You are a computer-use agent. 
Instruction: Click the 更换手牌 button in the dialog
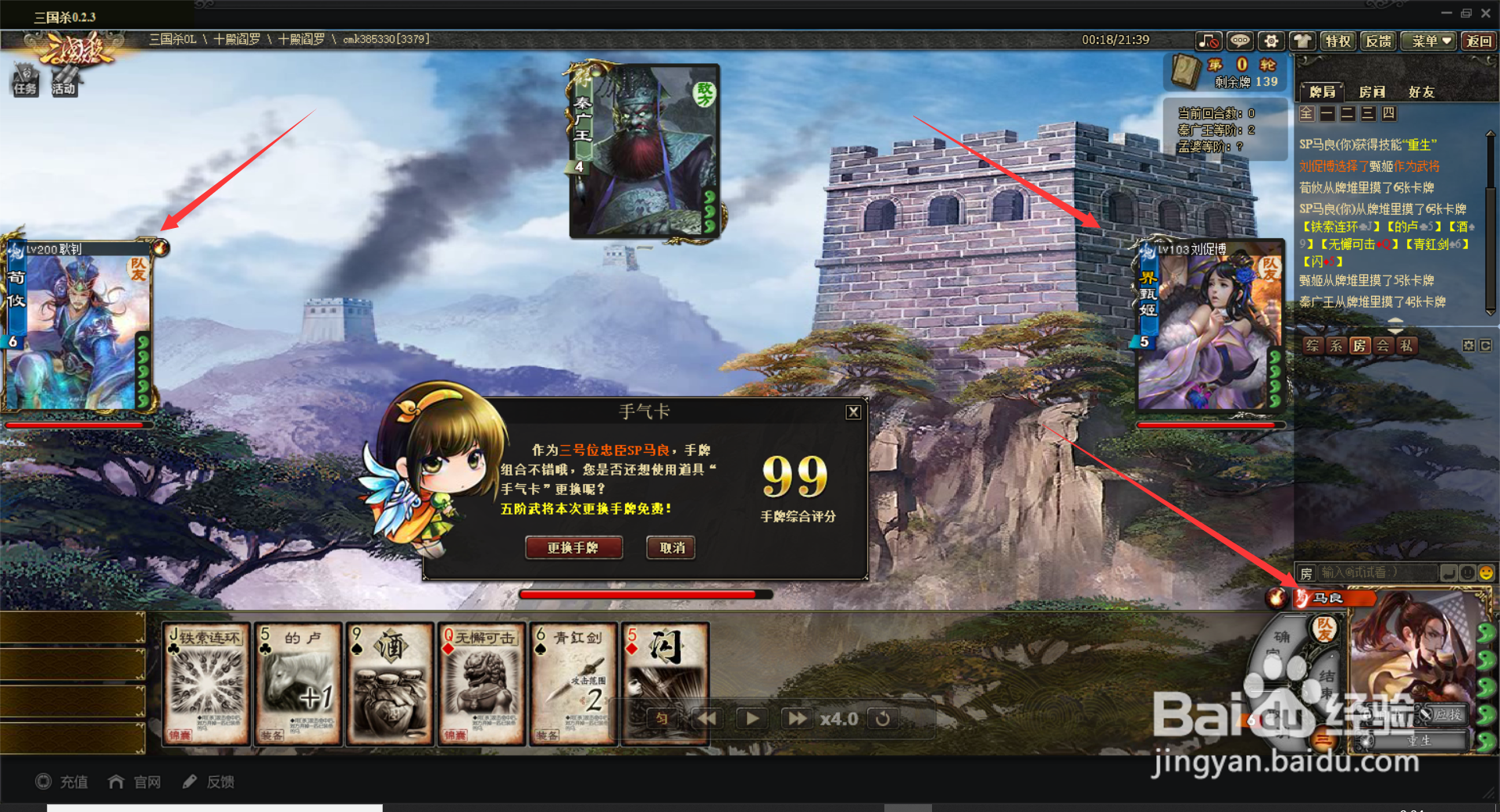(574, 548)
